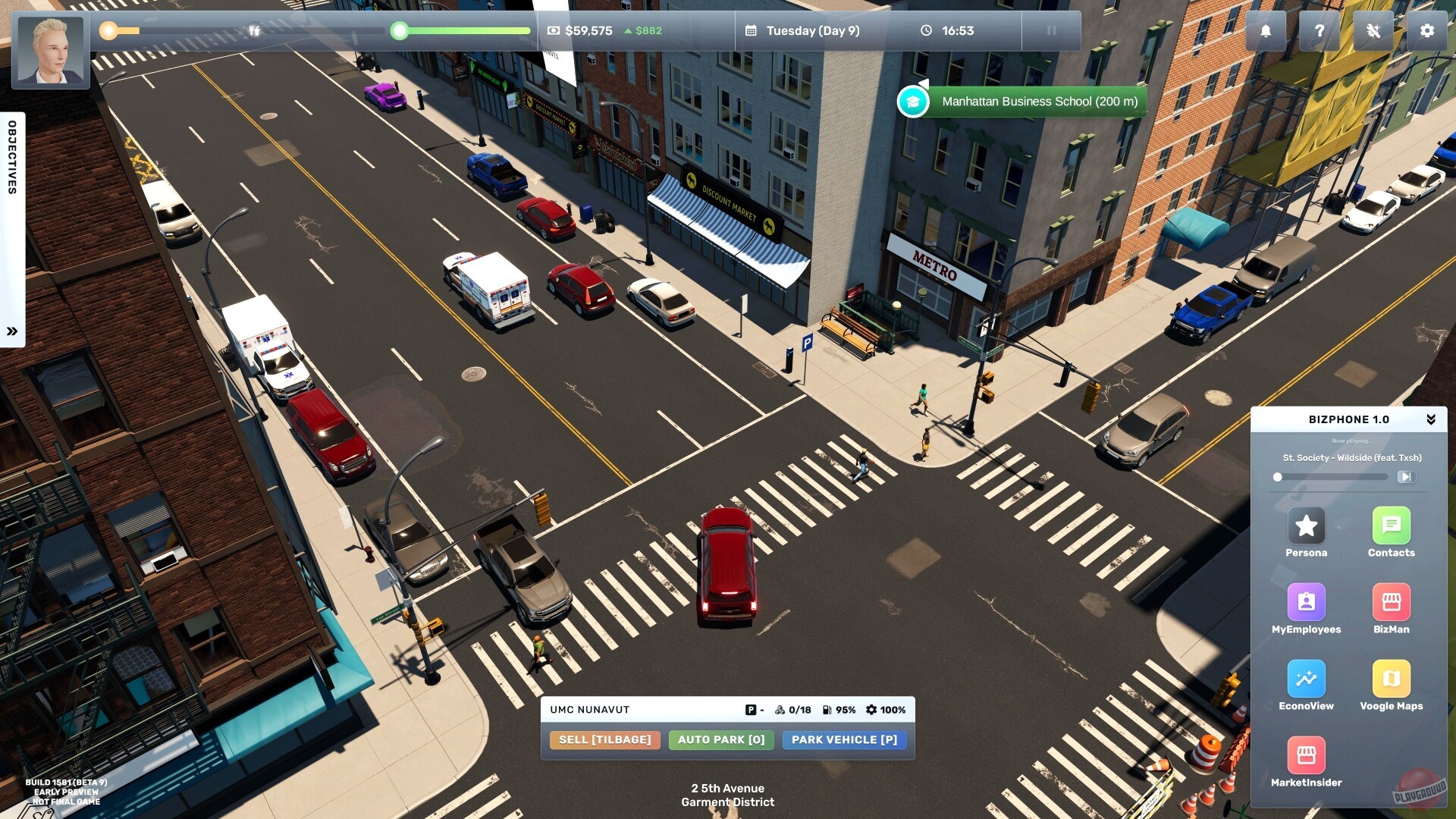
Task: Toggle the game pause button
Action: pyautogui.click(x=1051, y=31)
